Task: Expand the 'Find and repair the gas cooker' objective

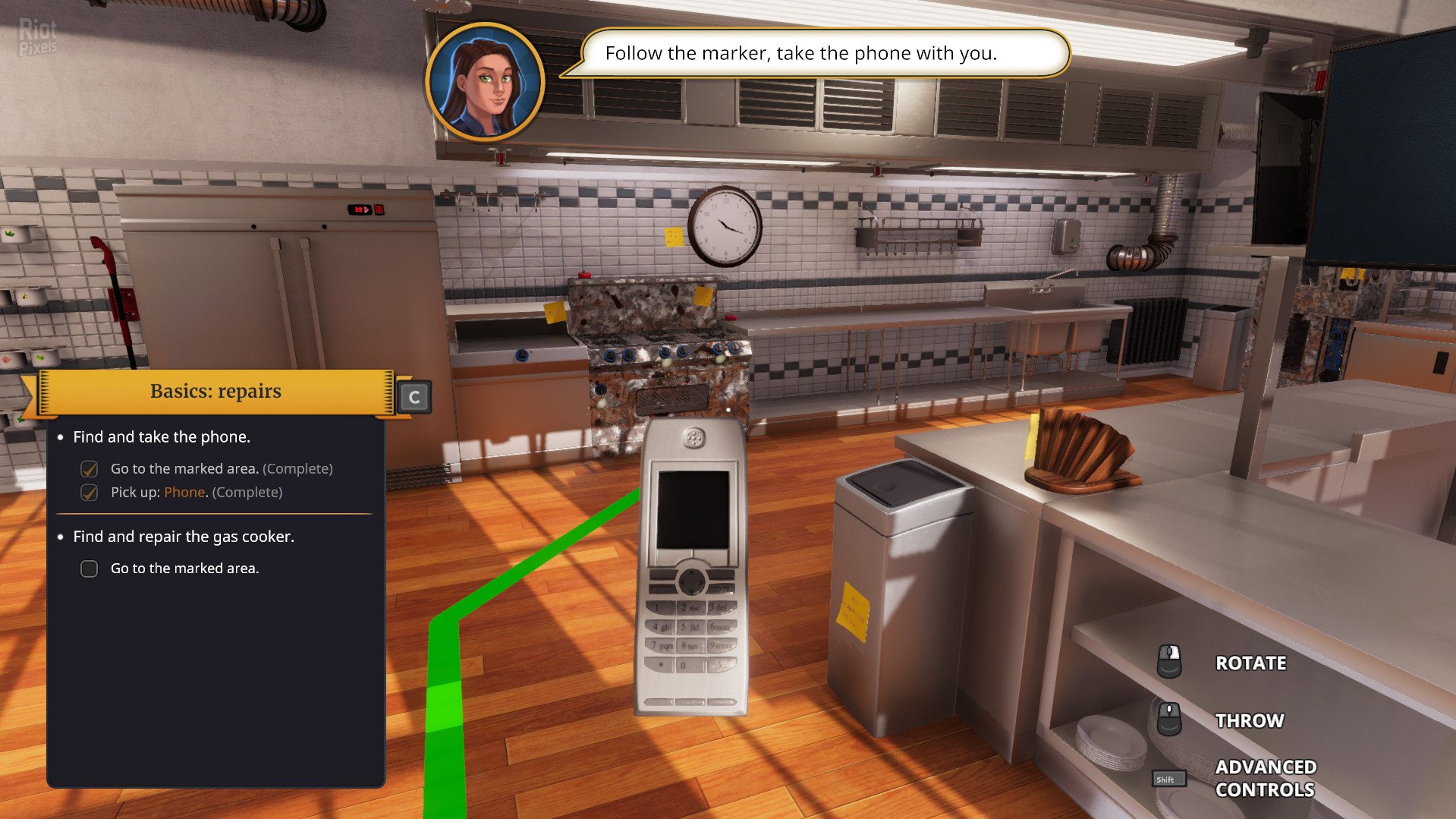Action: pyautogui.click(x=182, y=536)
